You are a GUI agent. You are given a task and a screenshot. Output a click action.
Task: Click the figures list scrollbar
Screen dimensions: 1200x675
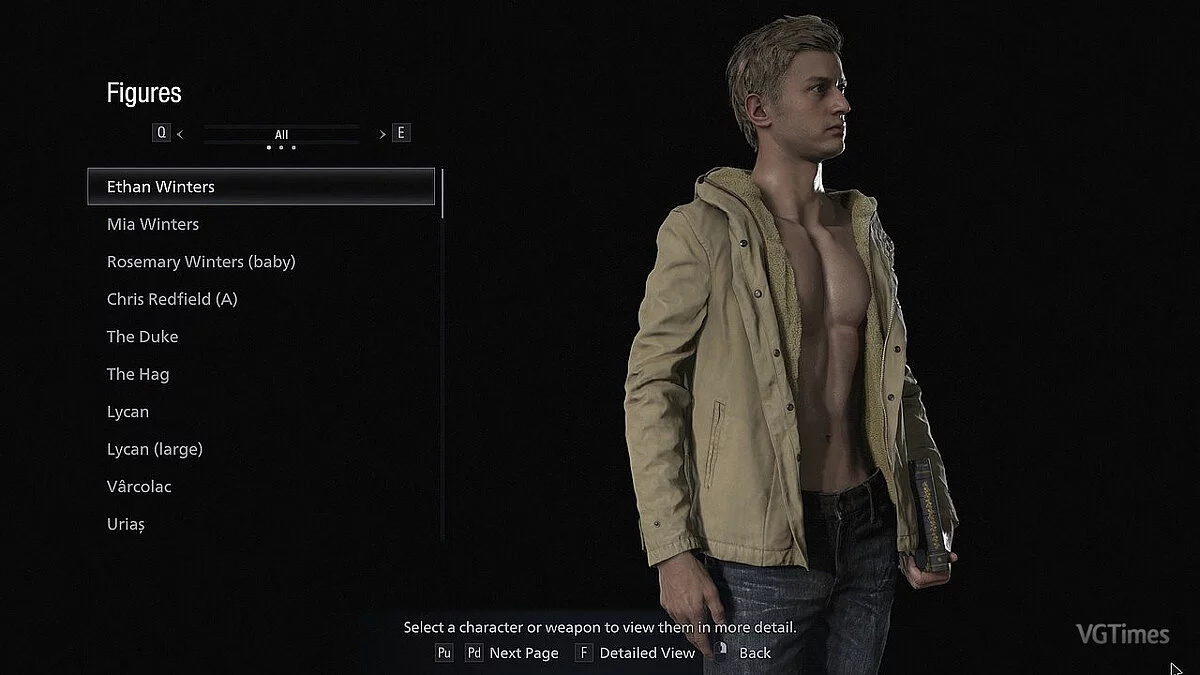[443, 194]
